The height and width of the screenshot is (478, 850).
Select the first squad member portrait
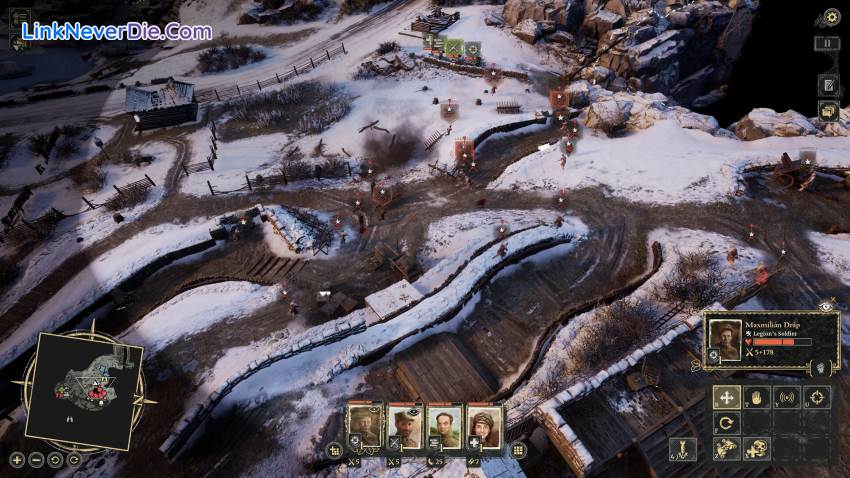[x=364, y=427]
